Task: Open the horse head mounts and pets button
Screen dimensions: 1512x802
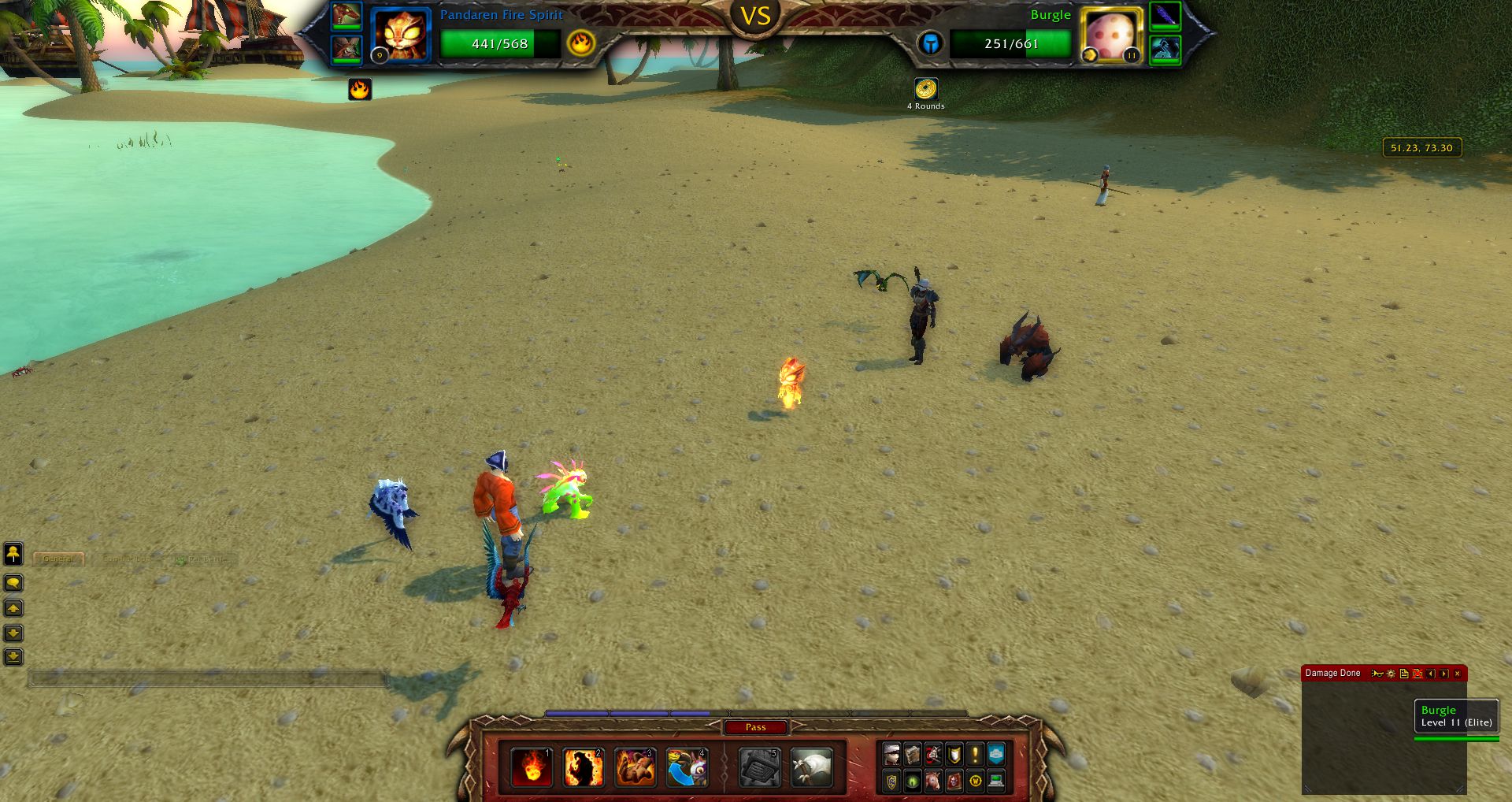Action: 933,782
